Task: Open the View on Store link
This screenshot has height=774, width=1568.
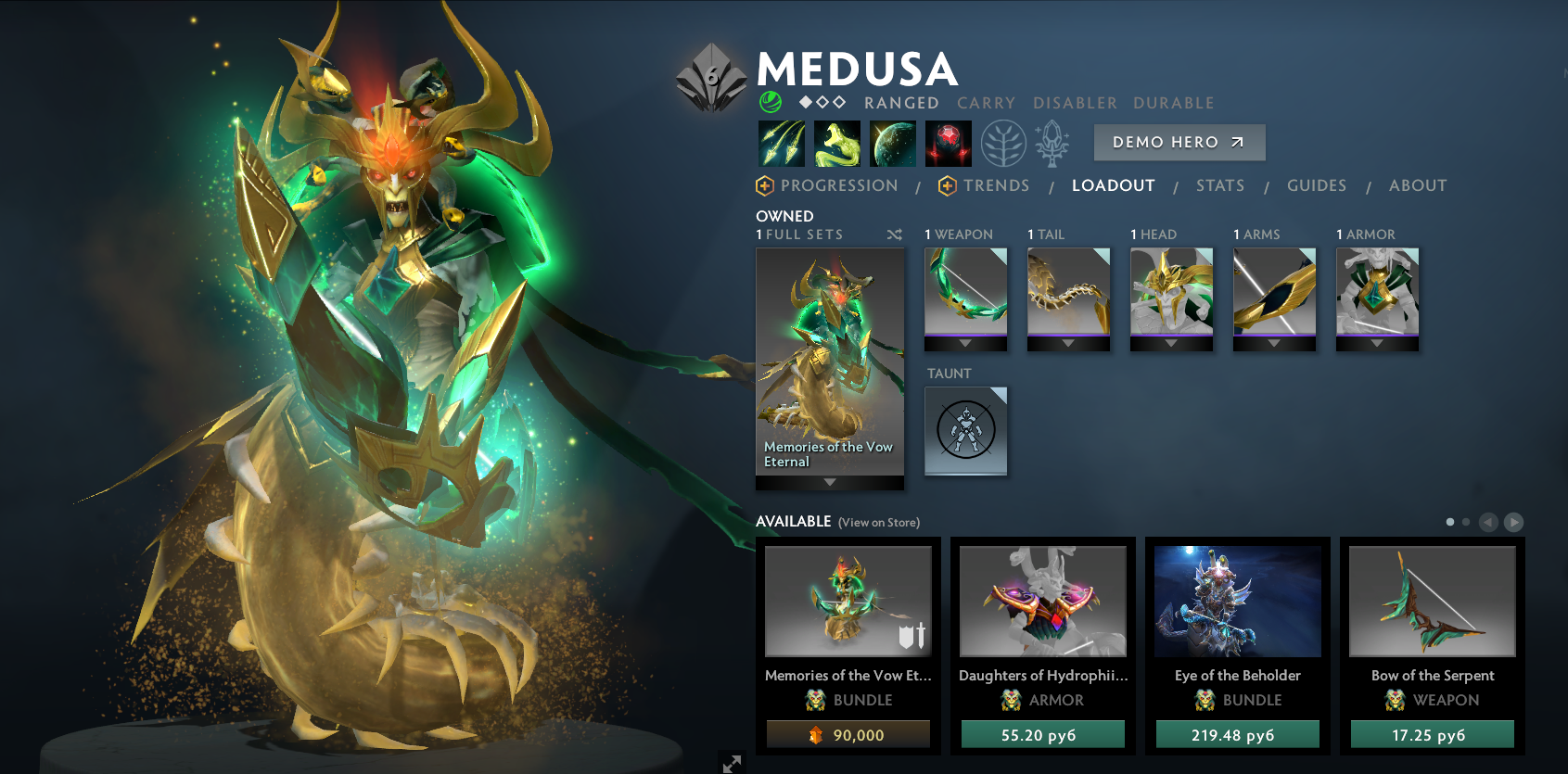Action: tap(877, 522)
